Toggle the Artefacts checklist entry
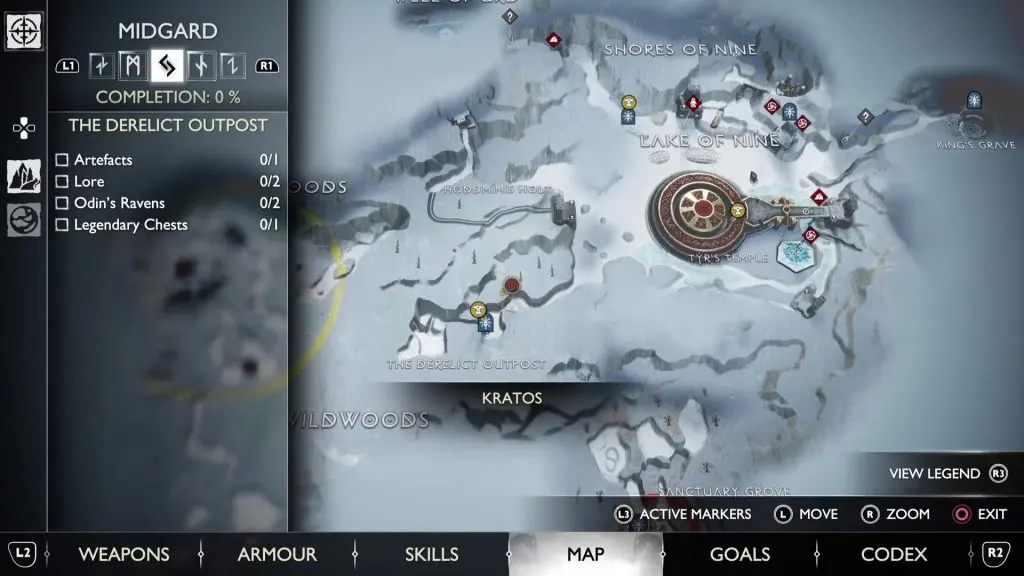Viewport: 1024px width, 576px height. [x=62, y=160]
